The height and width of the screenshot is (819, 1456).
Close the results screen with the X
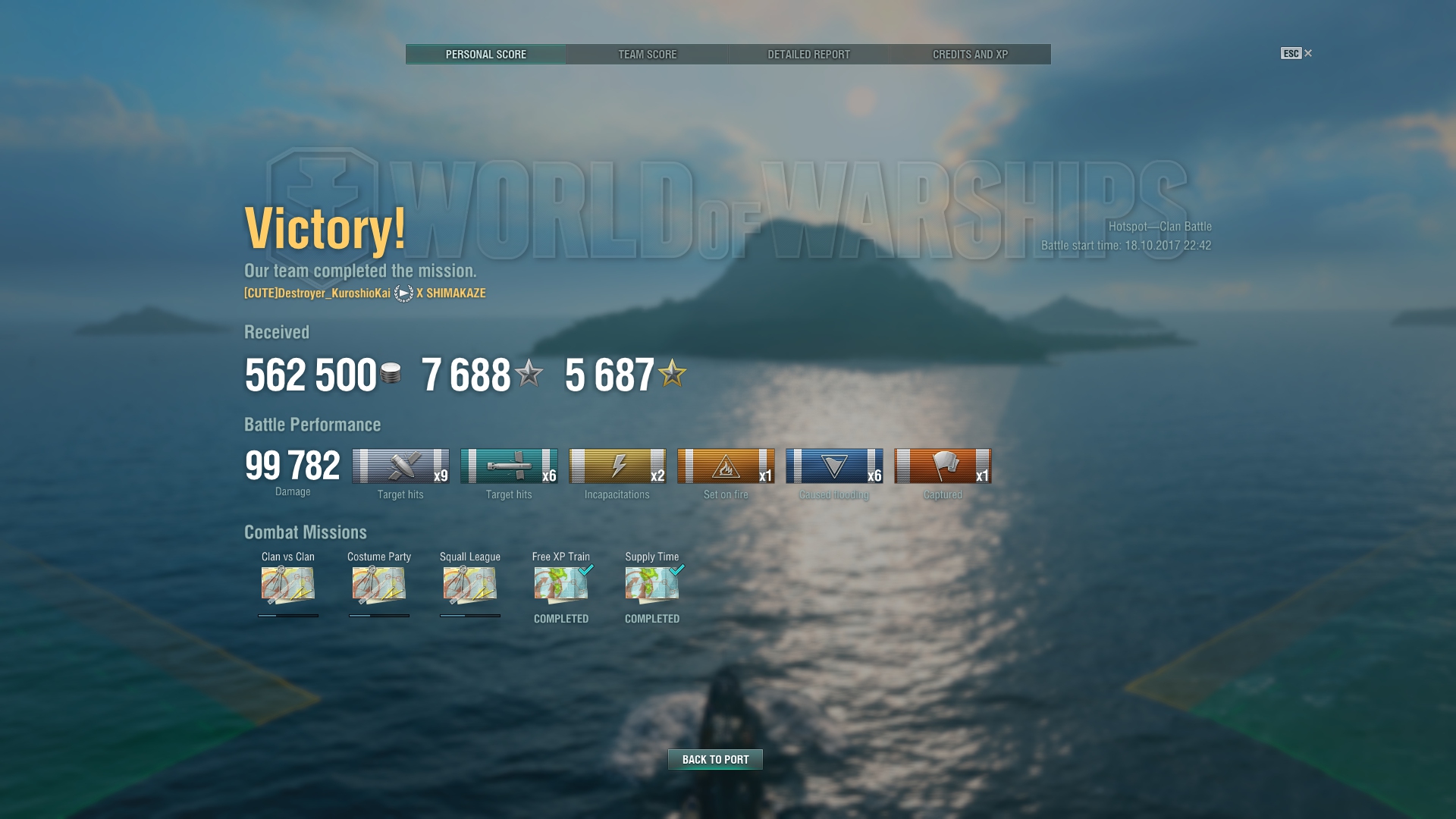click(x=1307, y=53)
